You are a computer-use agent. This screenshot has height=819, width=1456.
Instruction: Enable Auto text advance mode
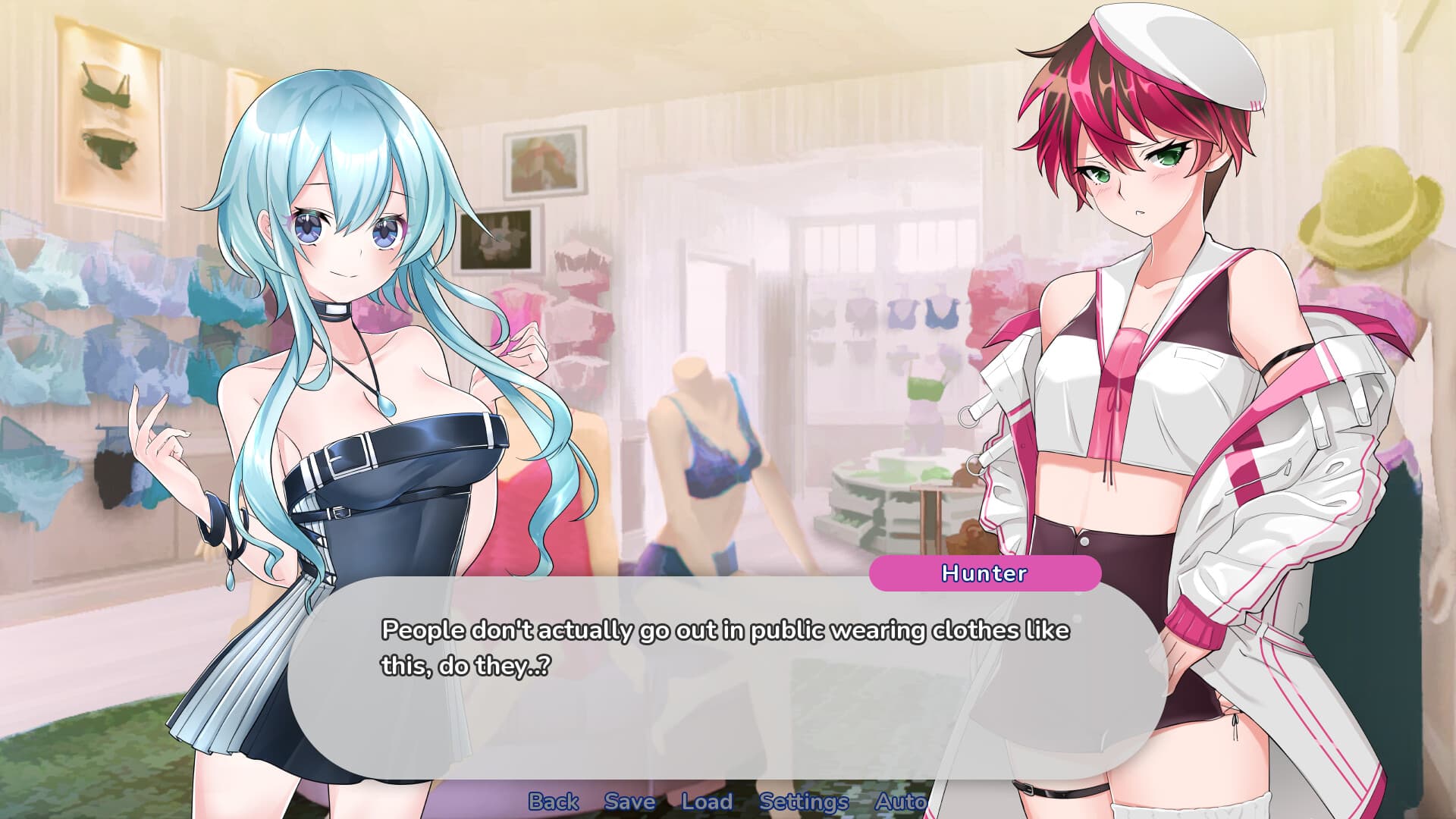point(902,802)
